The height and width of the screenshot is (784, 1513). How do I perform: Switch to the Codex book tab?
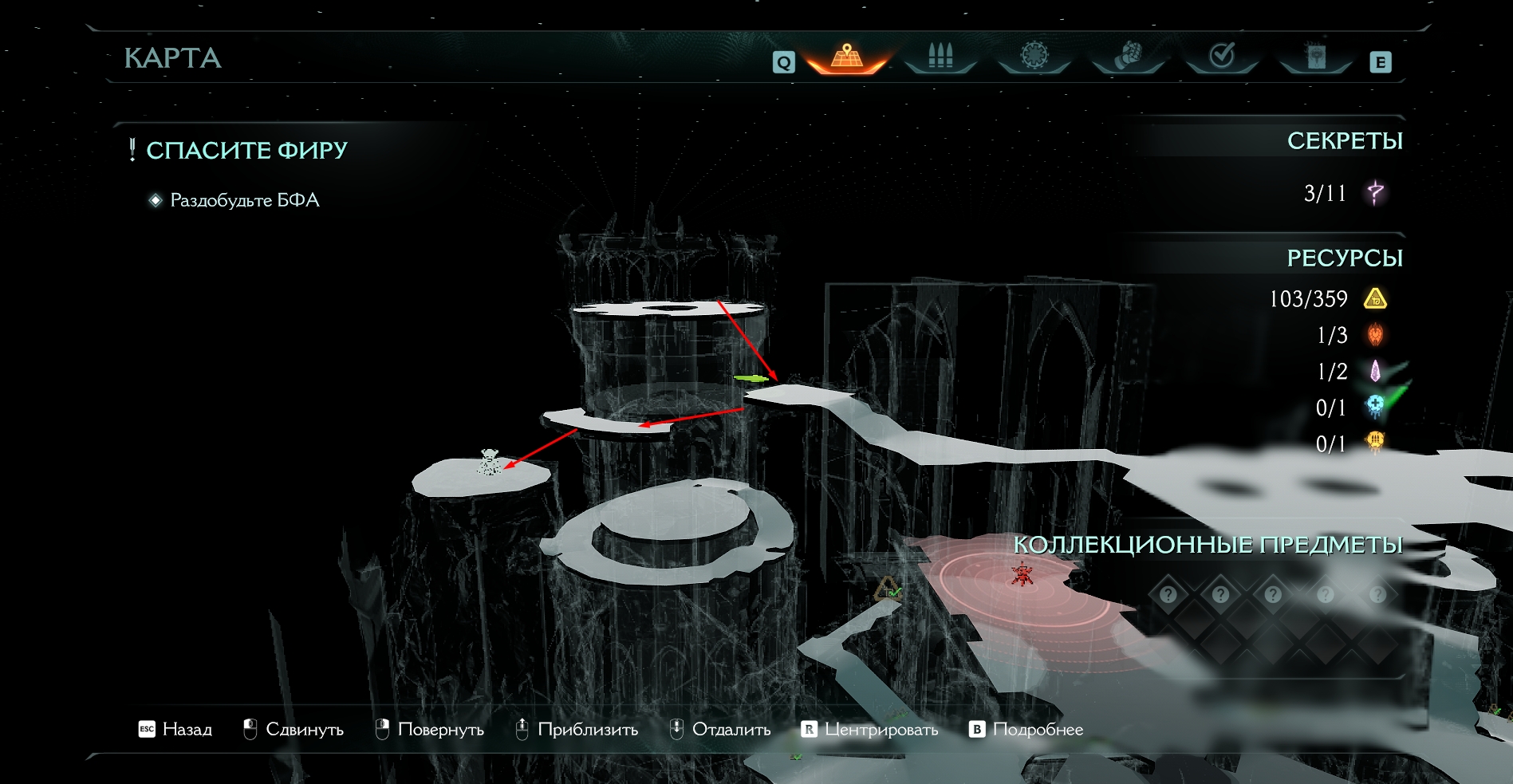point(1316,57)
